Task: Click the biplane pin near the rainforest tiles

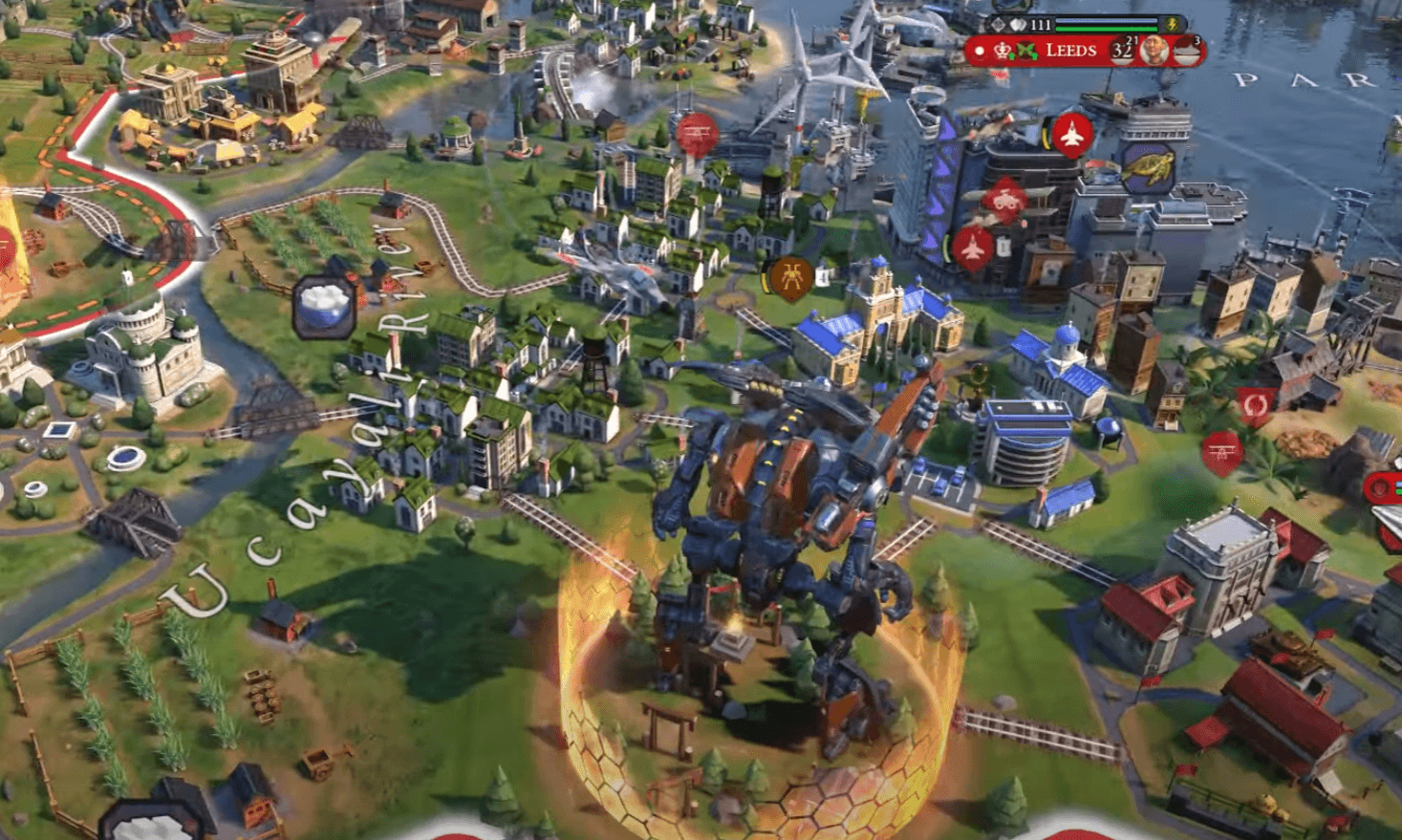Action: (x=1221, y=451)
